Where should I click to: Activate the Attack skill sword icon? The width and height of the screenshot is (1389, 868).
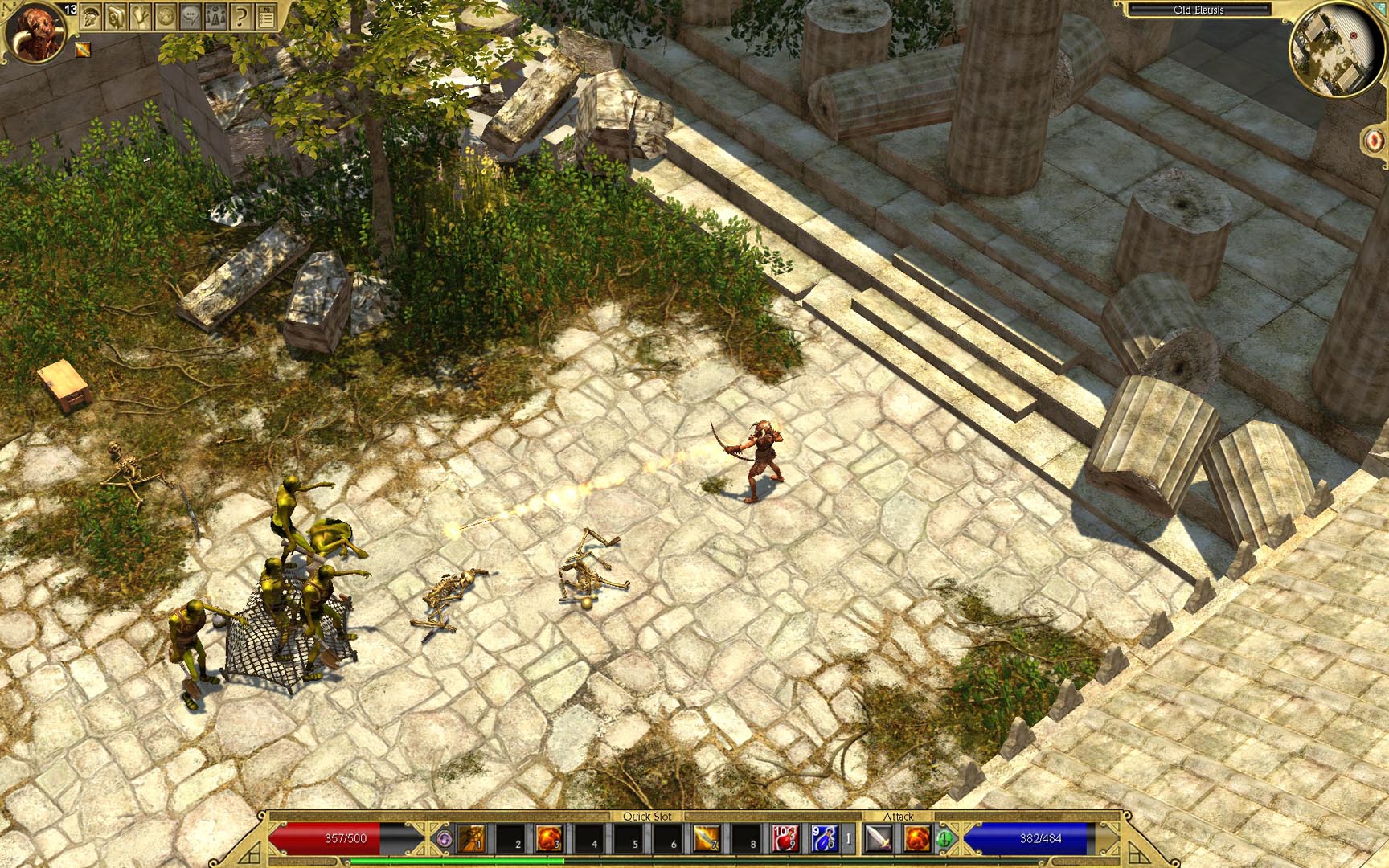pos(878,838)
